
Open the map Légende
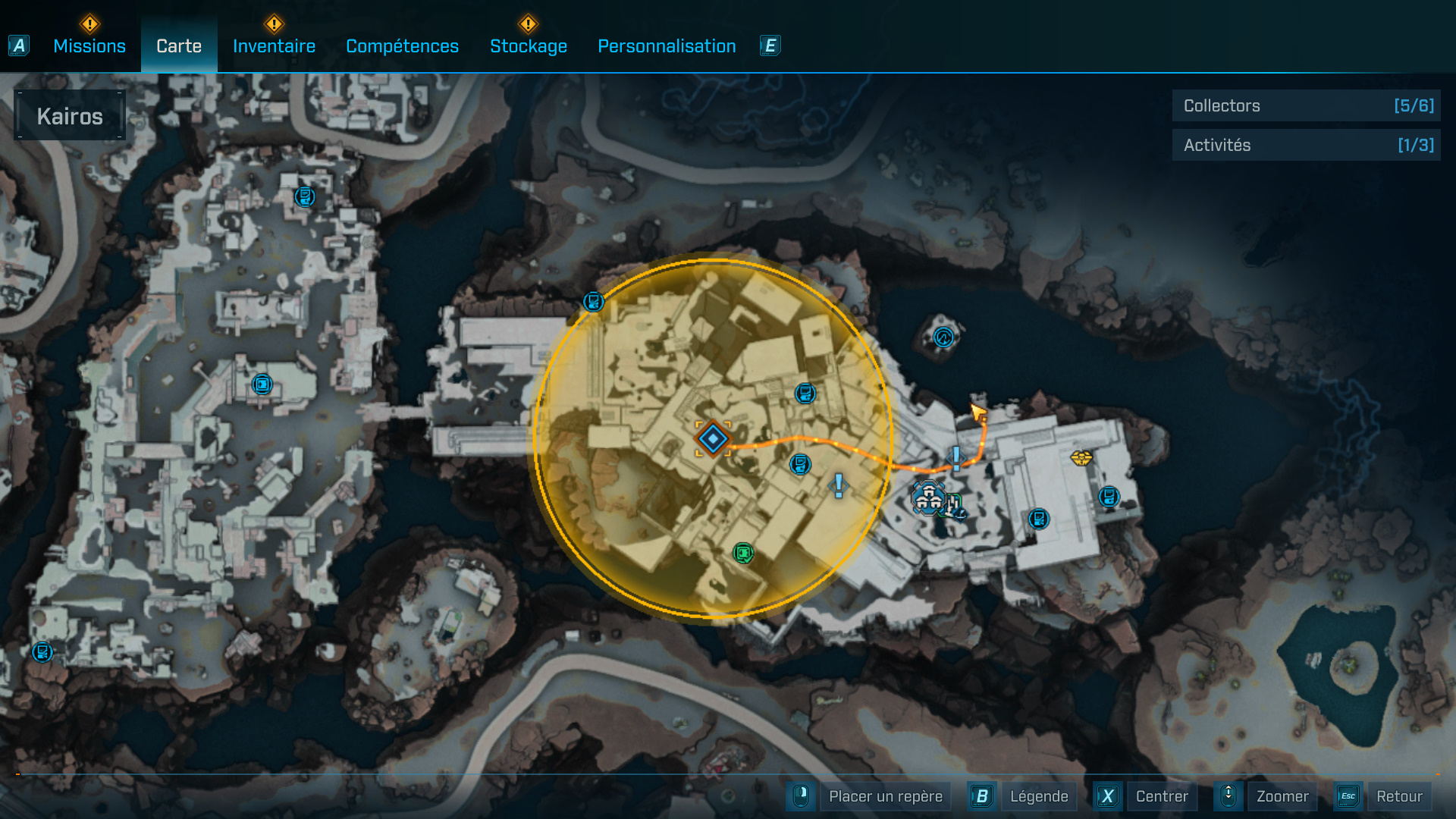tap(1038, 796)
